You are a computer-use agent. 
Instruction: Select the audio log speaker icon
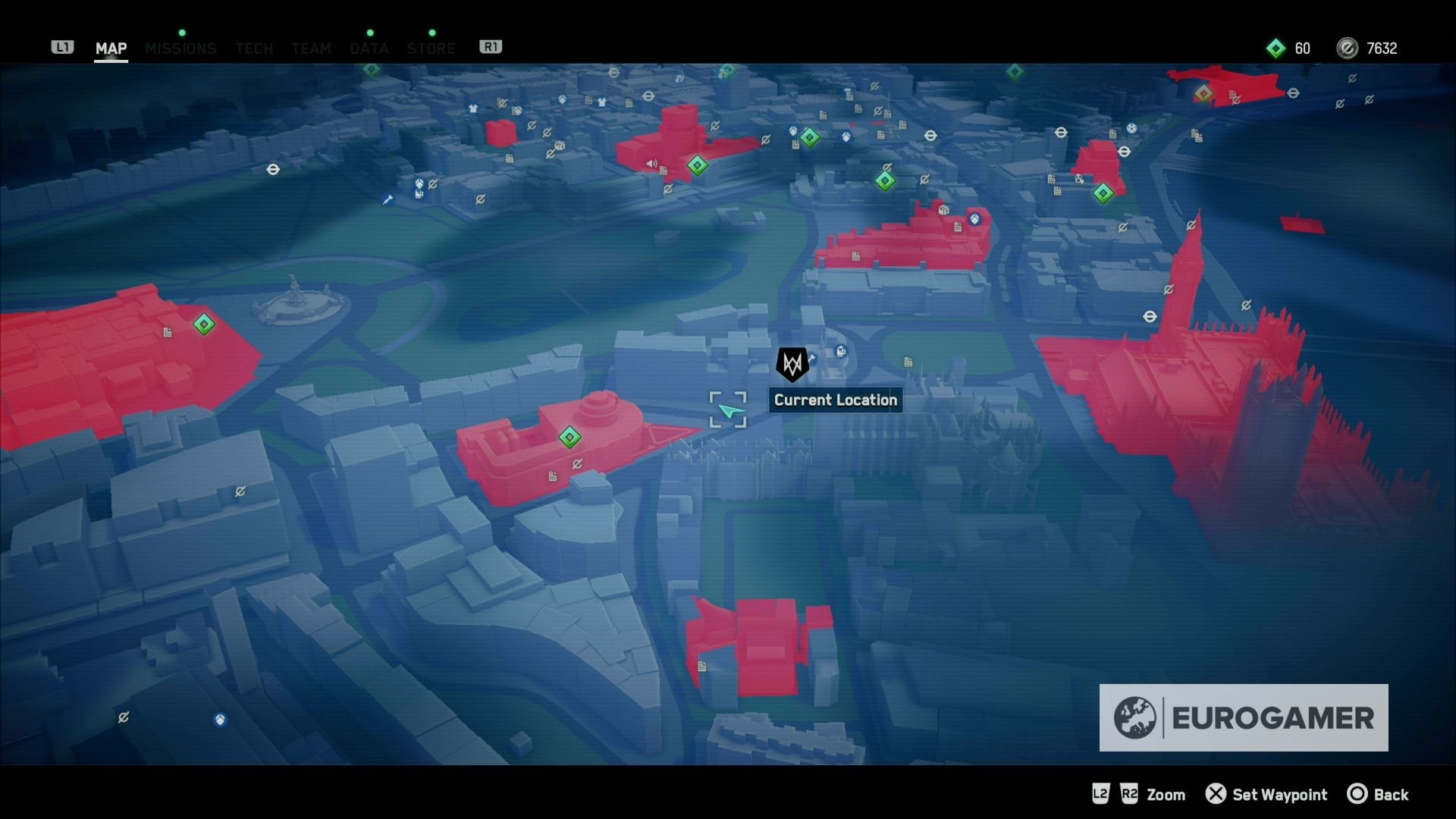[x=651, y=164]
